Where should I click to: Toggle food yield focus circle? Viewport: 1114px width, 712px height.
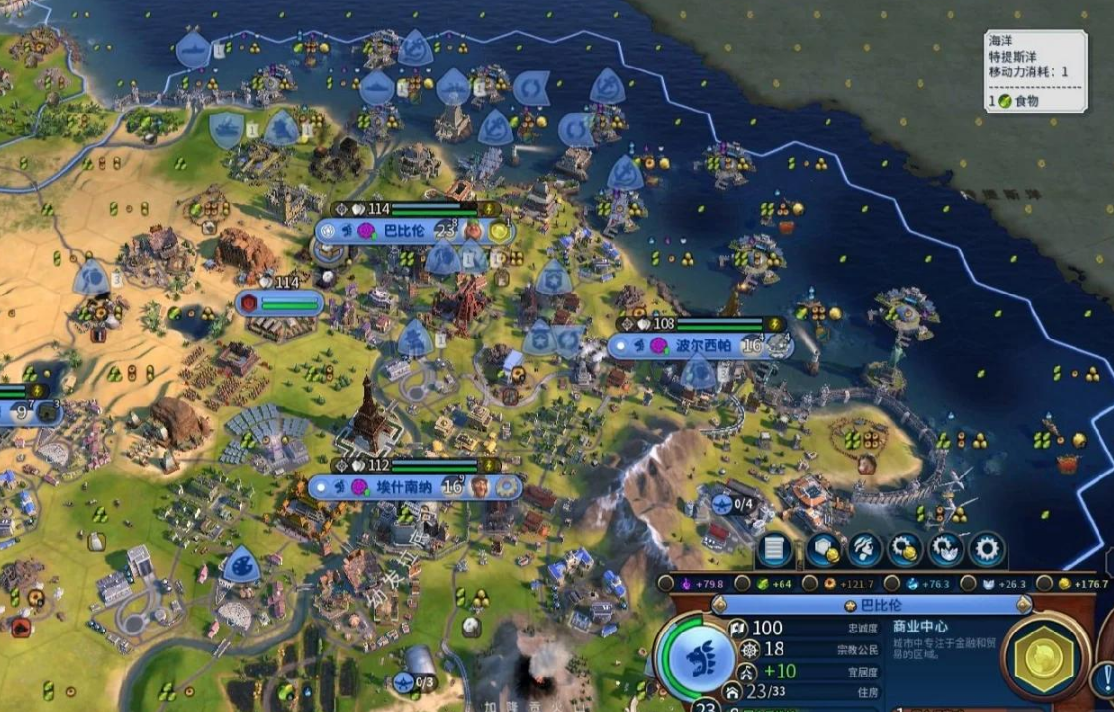[x=743, y=583]
